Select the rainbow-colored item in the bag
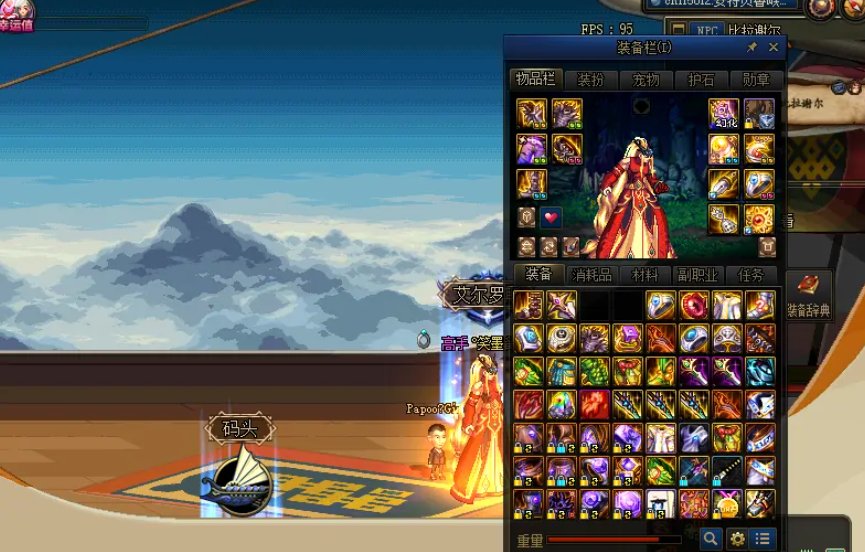Viewport: 865px width, 552px height. [561, 404]
